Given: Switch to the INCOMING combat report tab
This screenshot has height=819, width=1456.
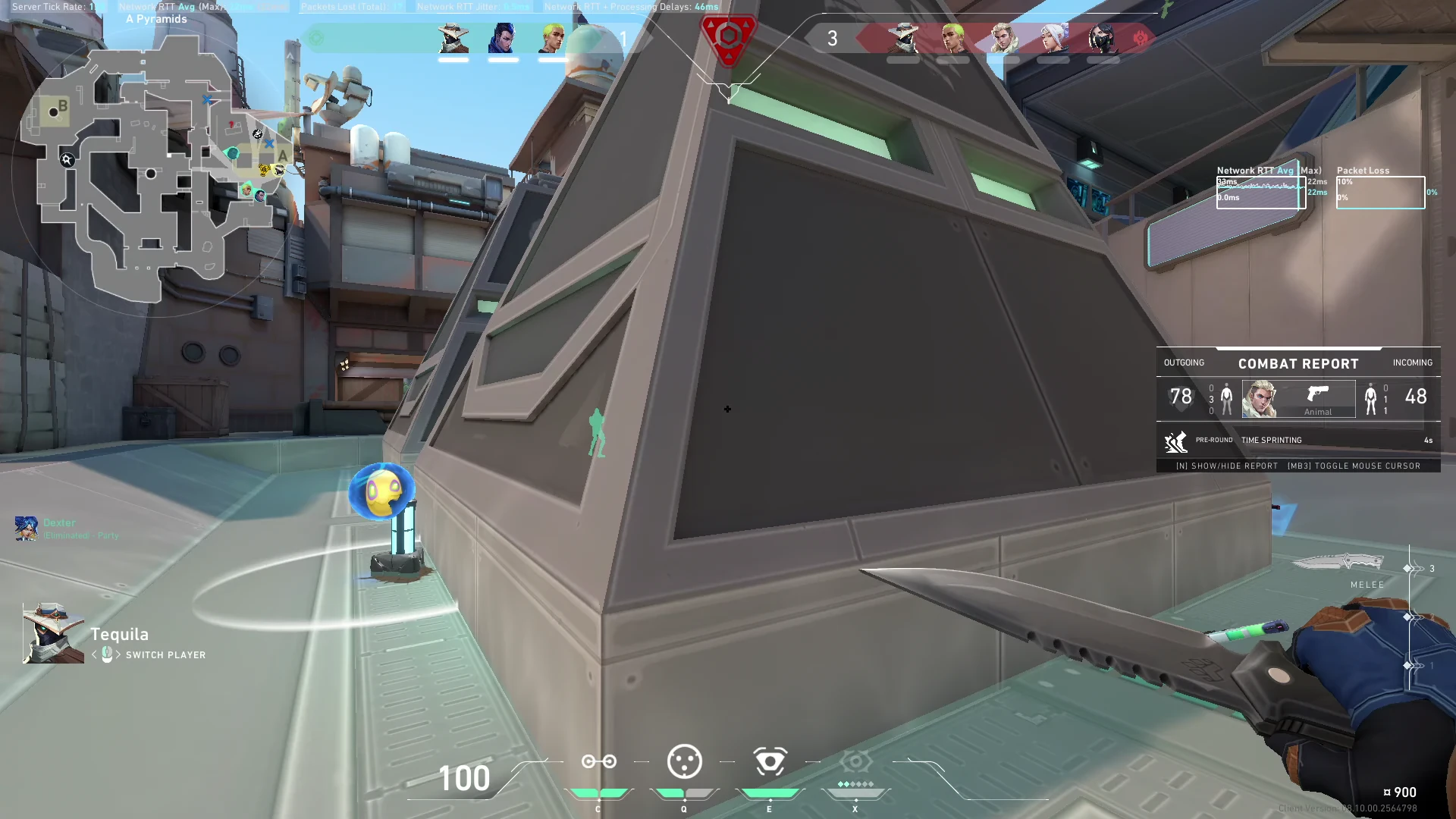Looking at the screenshot, I should point(1412,362).
